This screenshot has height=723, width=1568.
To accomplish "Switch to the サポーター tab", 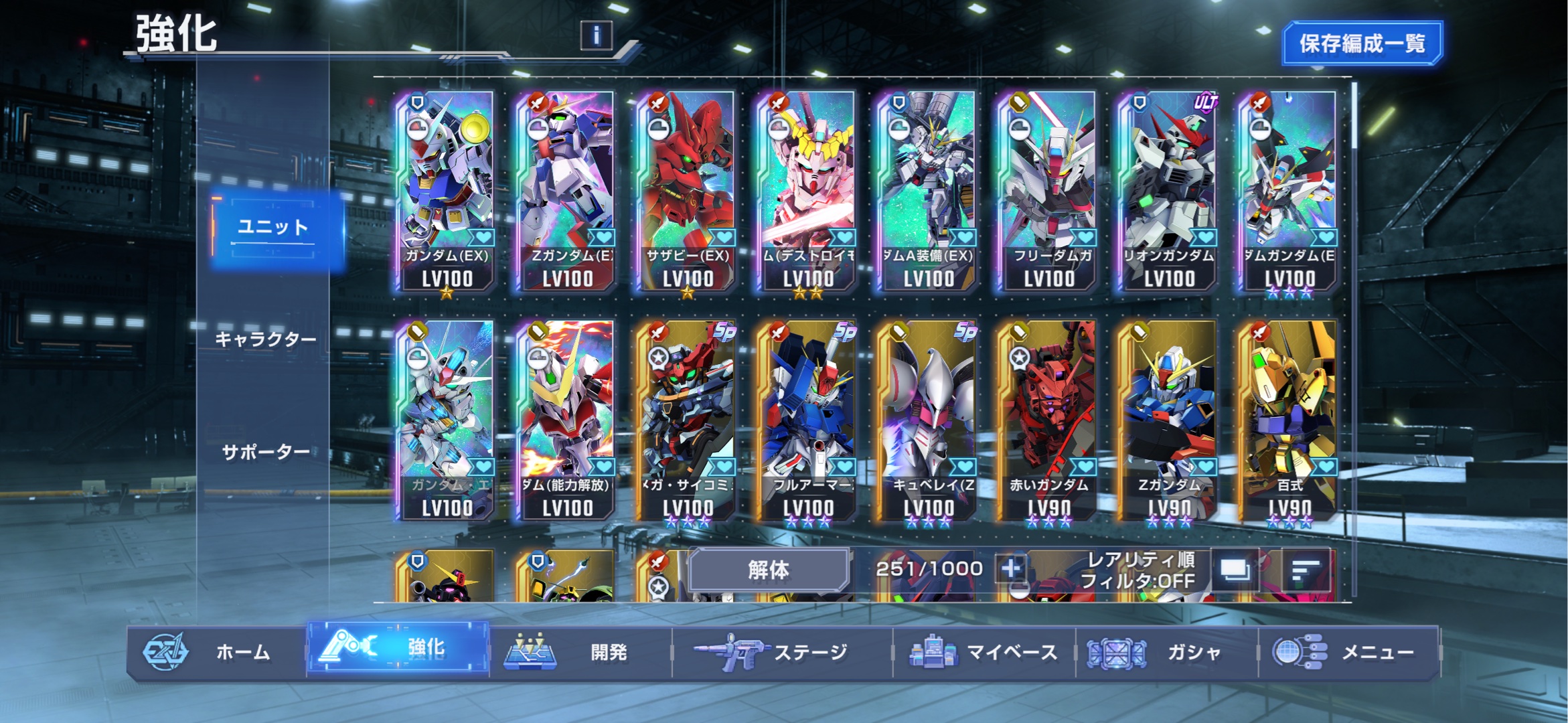I will pyautogui.click(x=266, y=453).
